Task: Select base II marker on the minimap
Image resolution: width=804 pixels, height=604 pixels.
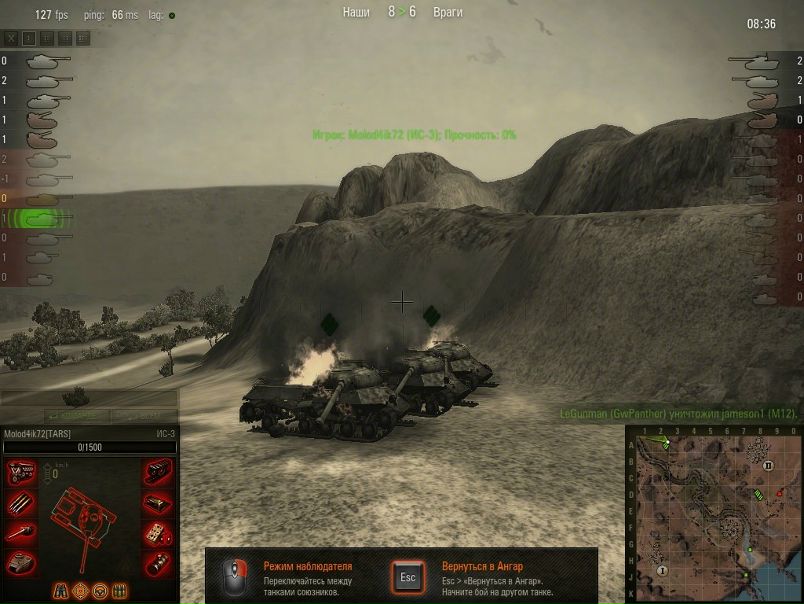Action: coord(768,466)
